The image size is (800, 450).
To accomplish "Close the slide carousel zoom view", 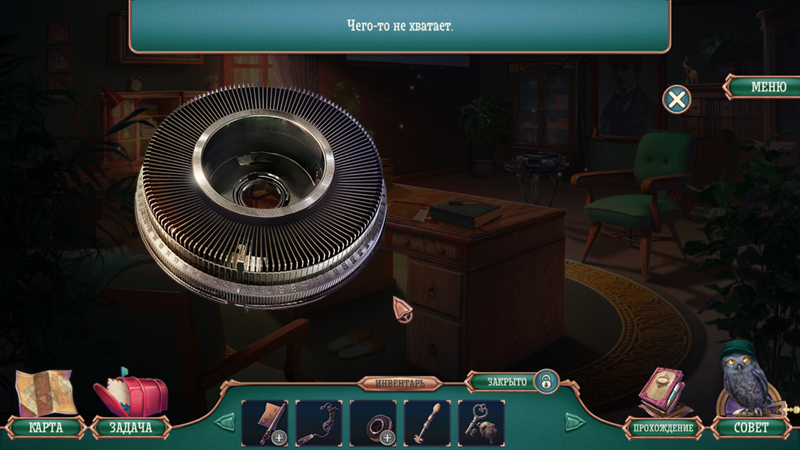I will (677, 99).
